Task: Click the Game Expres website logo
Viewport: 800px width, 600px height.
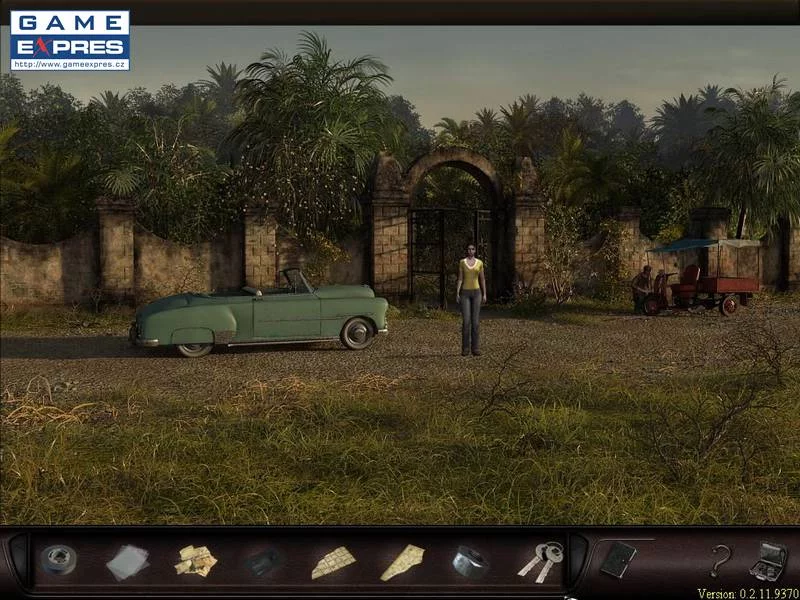Action: click(70, 41)
